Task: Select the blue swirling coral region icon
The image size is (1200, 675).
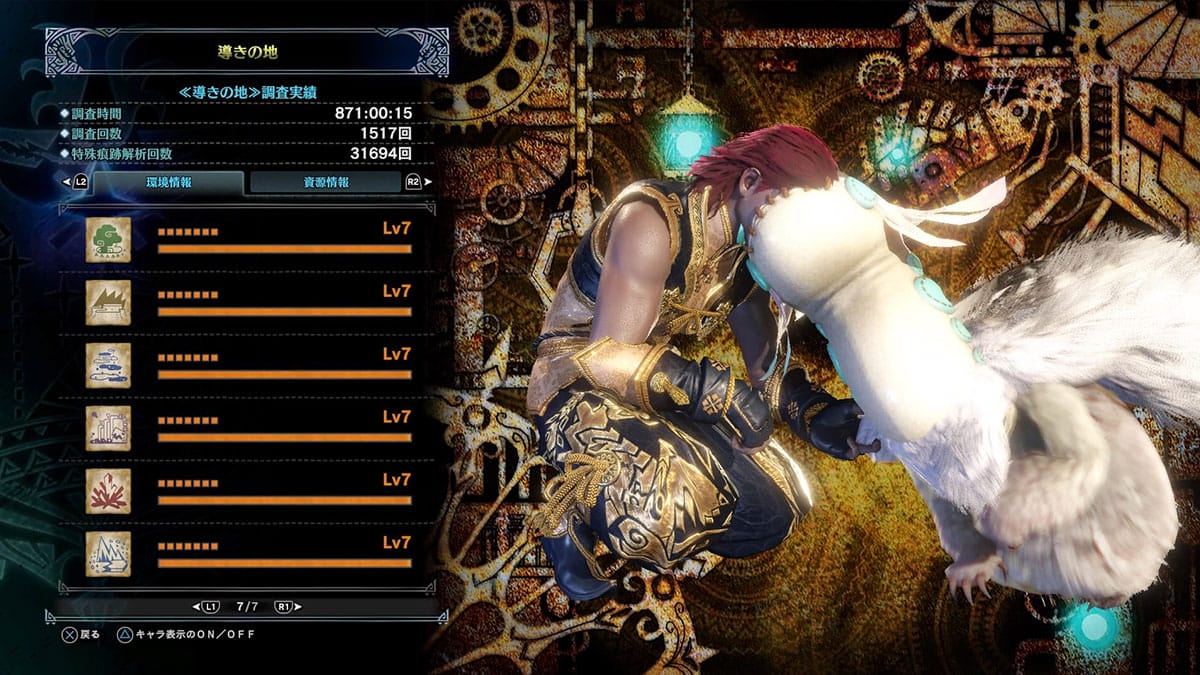Action: 107,365
